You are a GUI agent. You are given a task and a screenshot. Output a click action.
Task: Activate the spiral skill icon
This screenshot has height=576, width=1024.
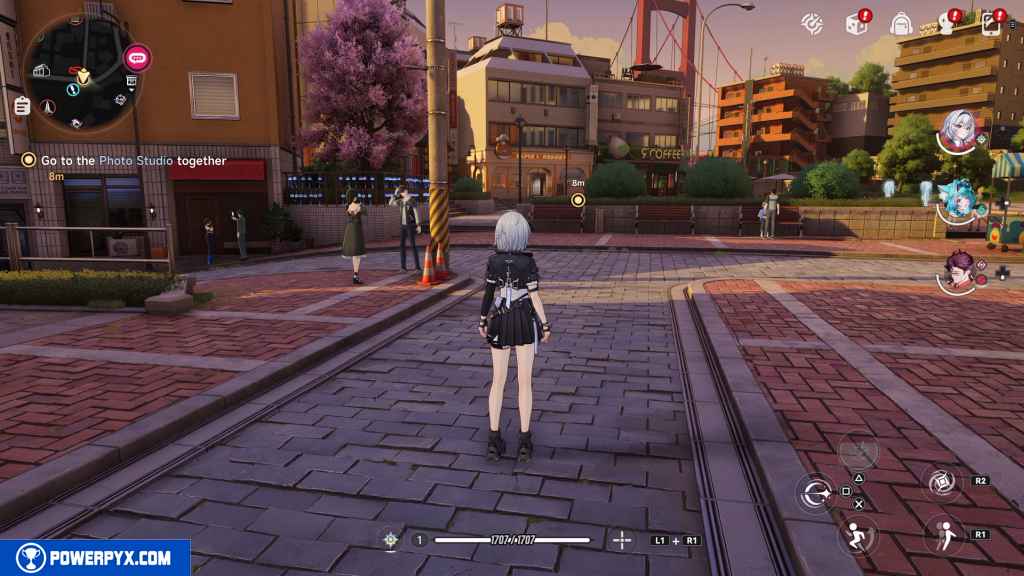[941, 482]
